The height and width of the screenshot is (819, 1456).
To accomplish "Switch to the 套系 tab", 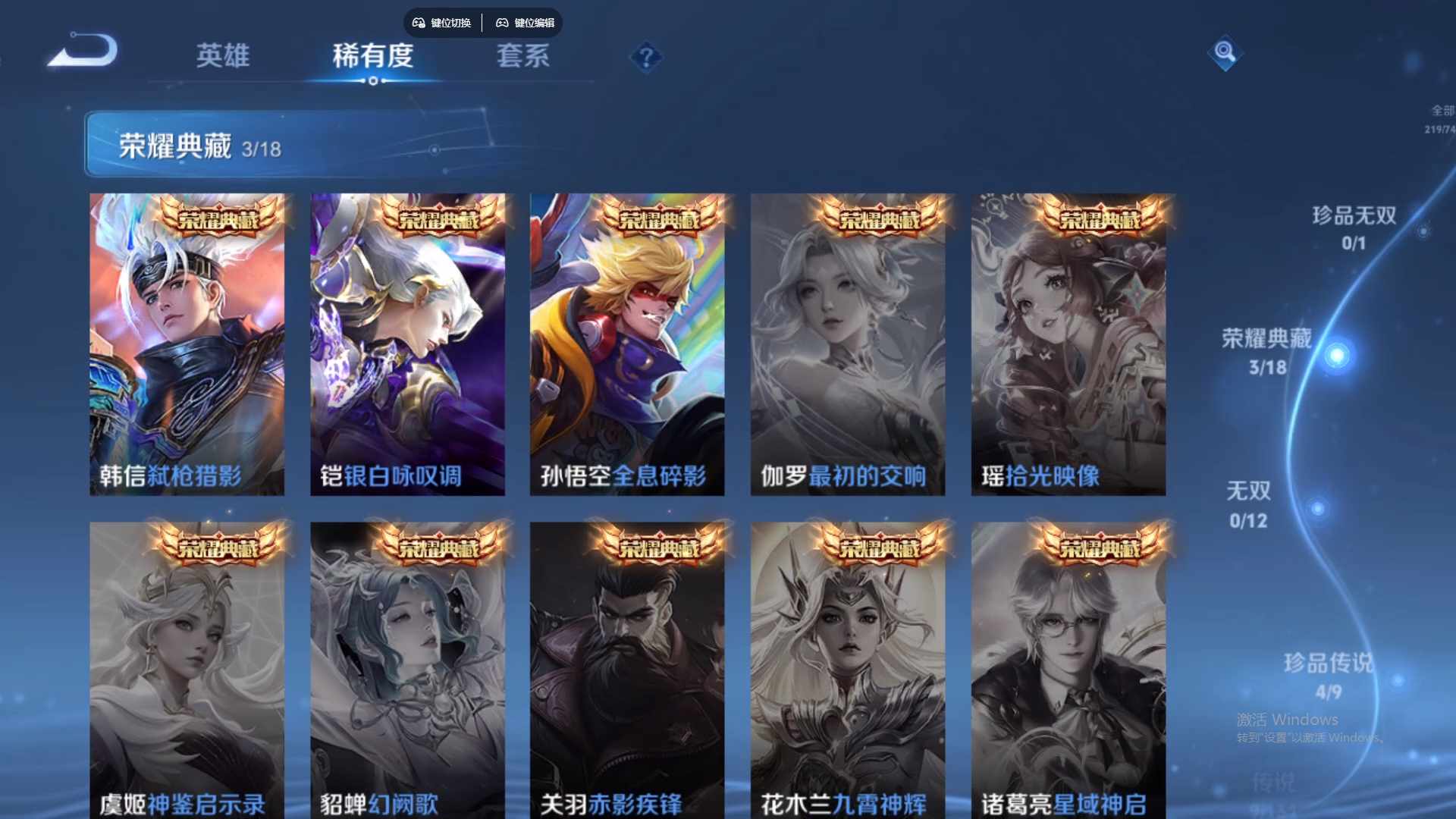I will click(x=522, y=55).
